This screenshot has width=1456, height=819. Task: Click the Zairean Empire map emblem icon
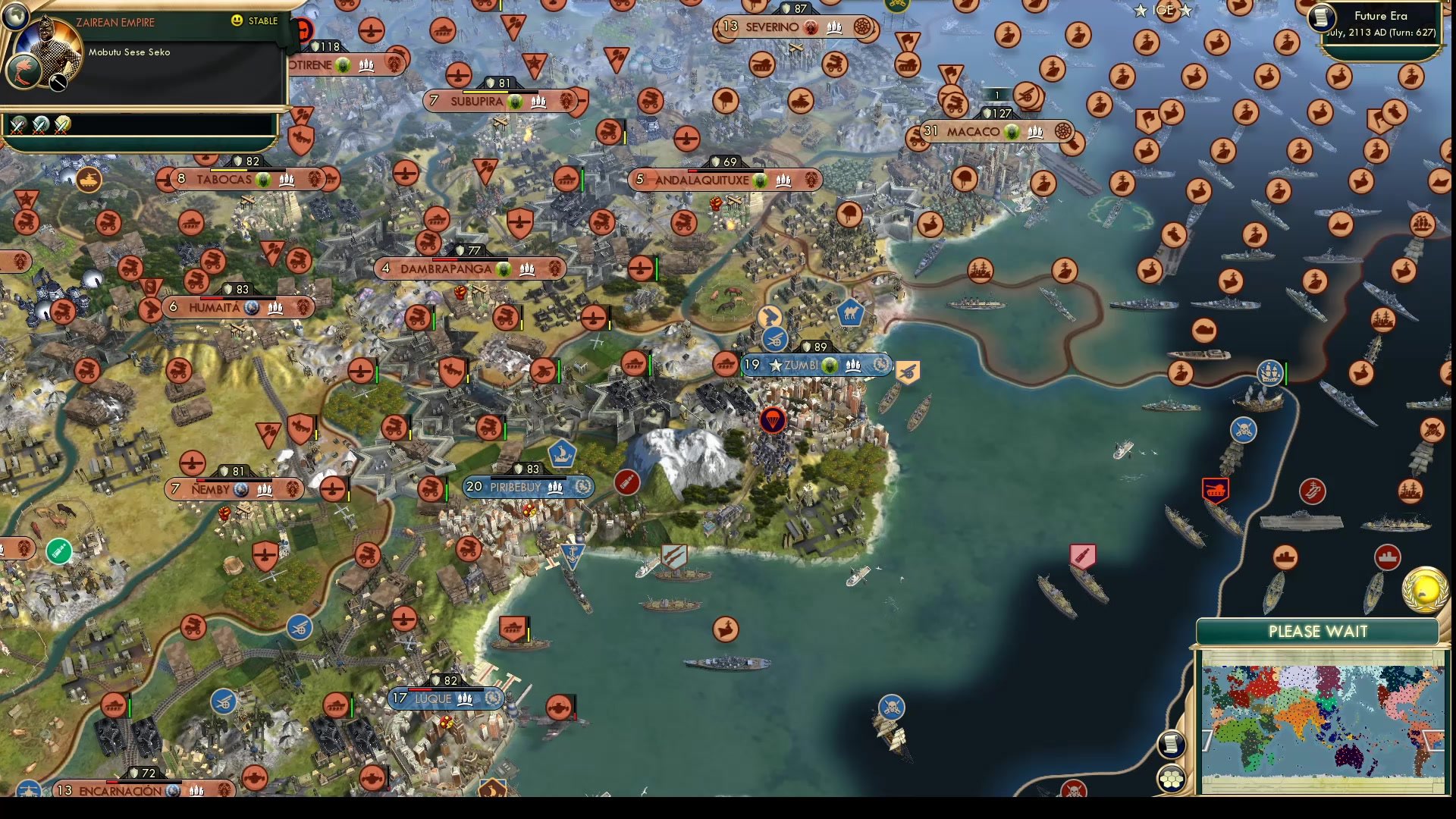point(24,71)
